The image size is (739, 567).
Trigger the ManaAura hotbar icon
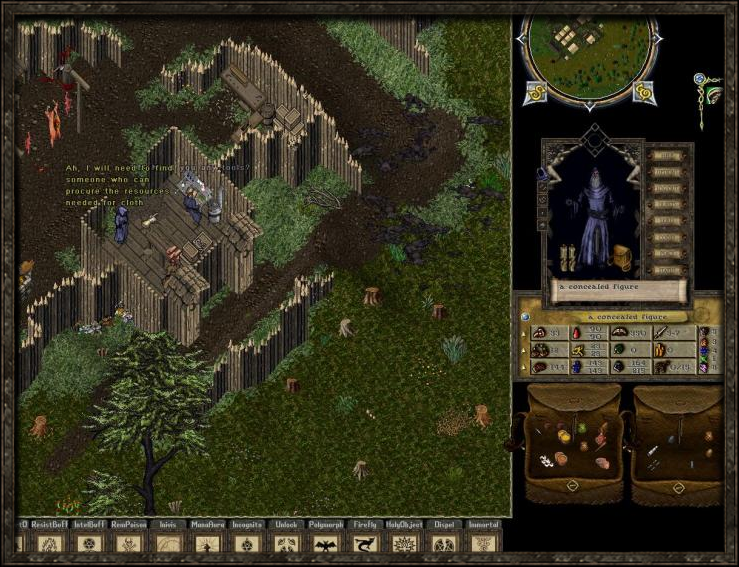[x=206, y=544]
